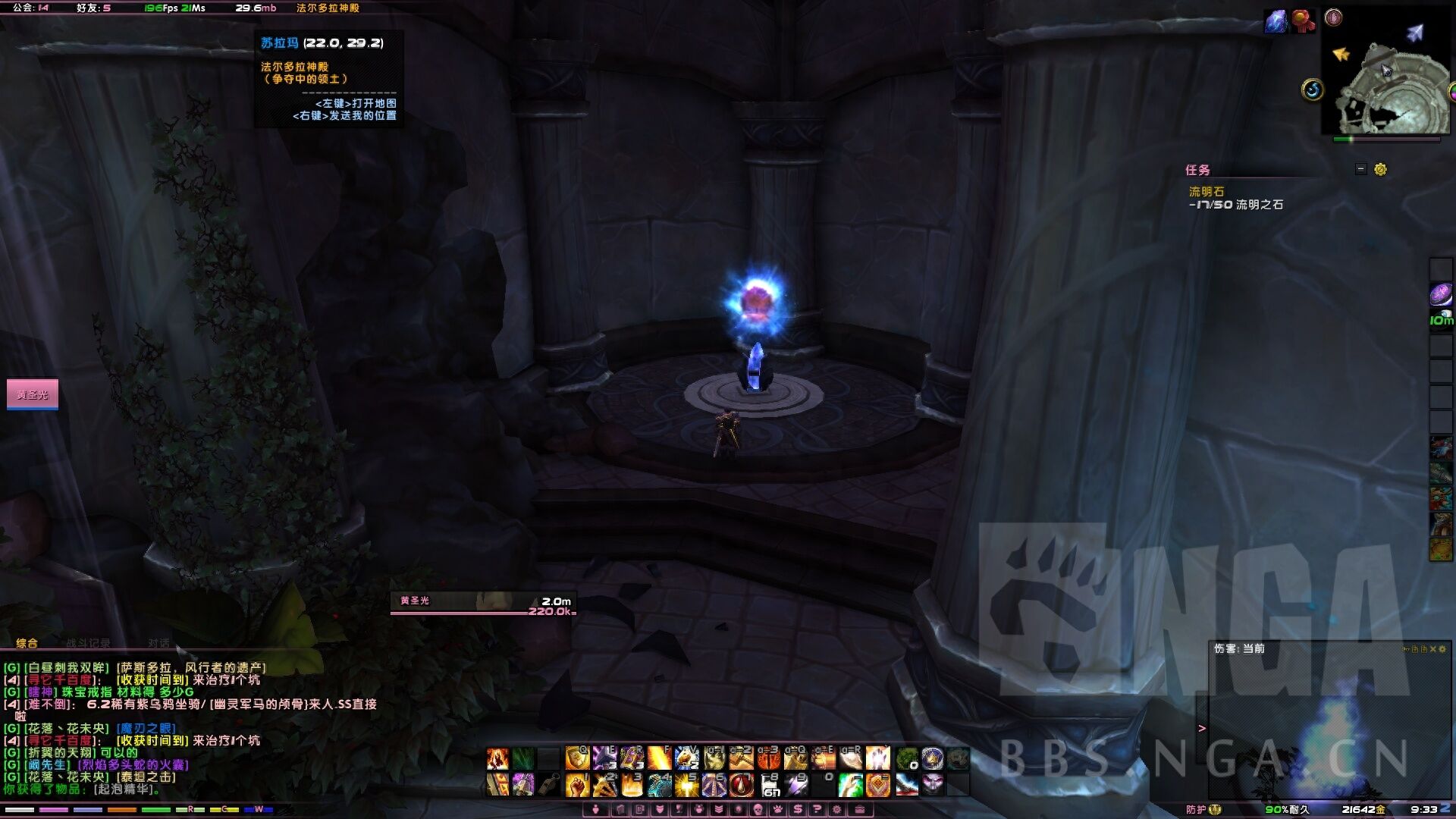
Task: Open the question mark help button
Action: tap(817, 809)
